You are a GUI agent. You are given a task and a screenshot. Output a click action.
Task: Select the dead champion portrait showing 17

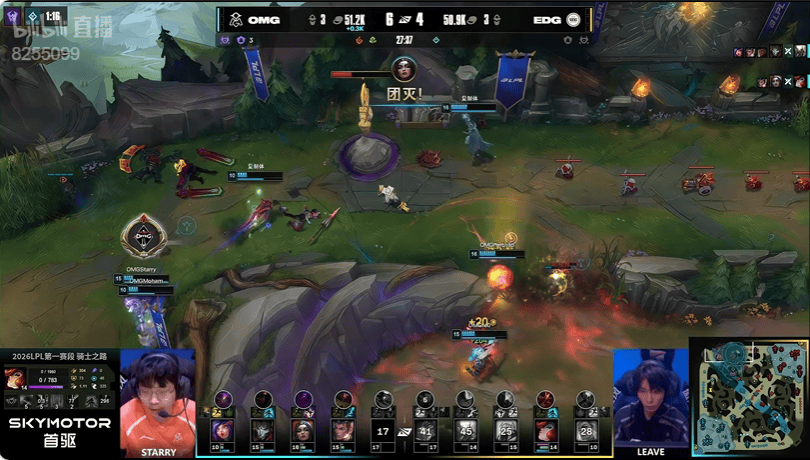click(x=383, y=432)
